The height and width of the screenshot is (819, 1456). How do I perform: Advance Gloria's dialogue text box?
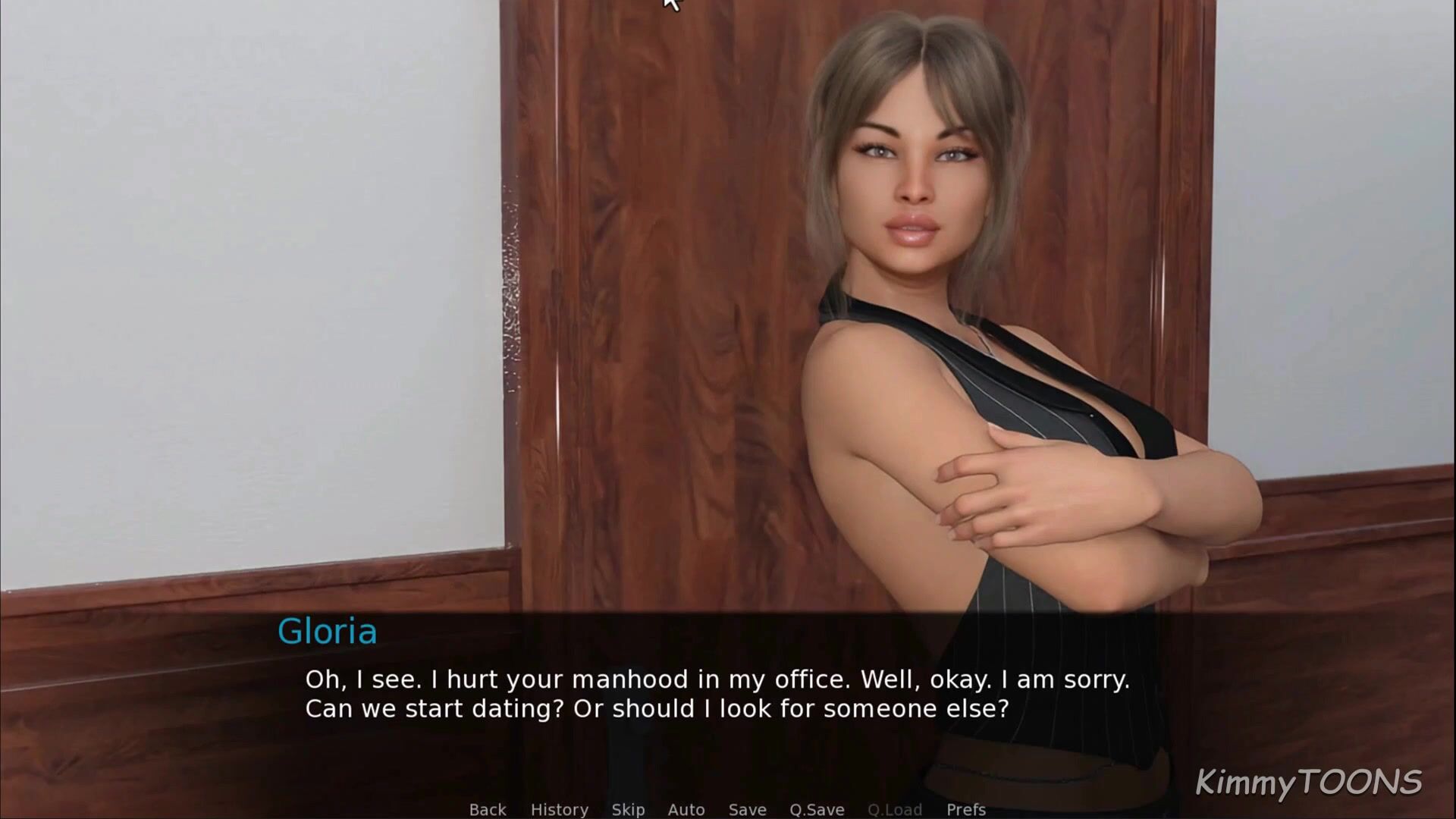pos(717,694)
